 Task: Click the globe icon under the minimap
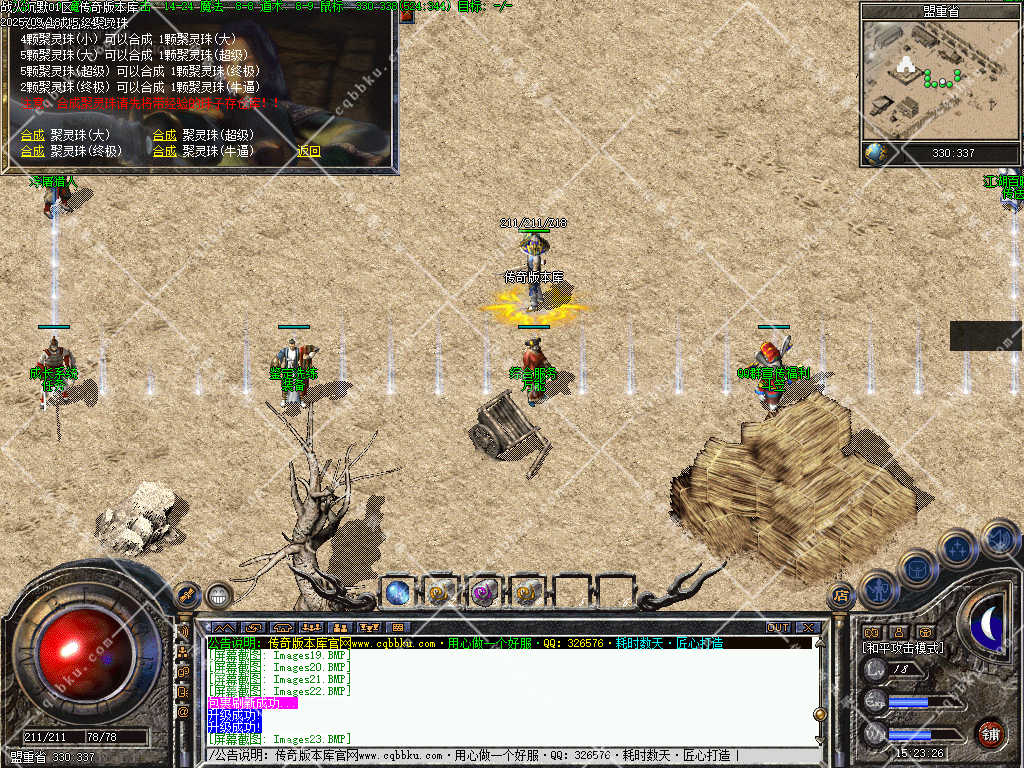875,153
